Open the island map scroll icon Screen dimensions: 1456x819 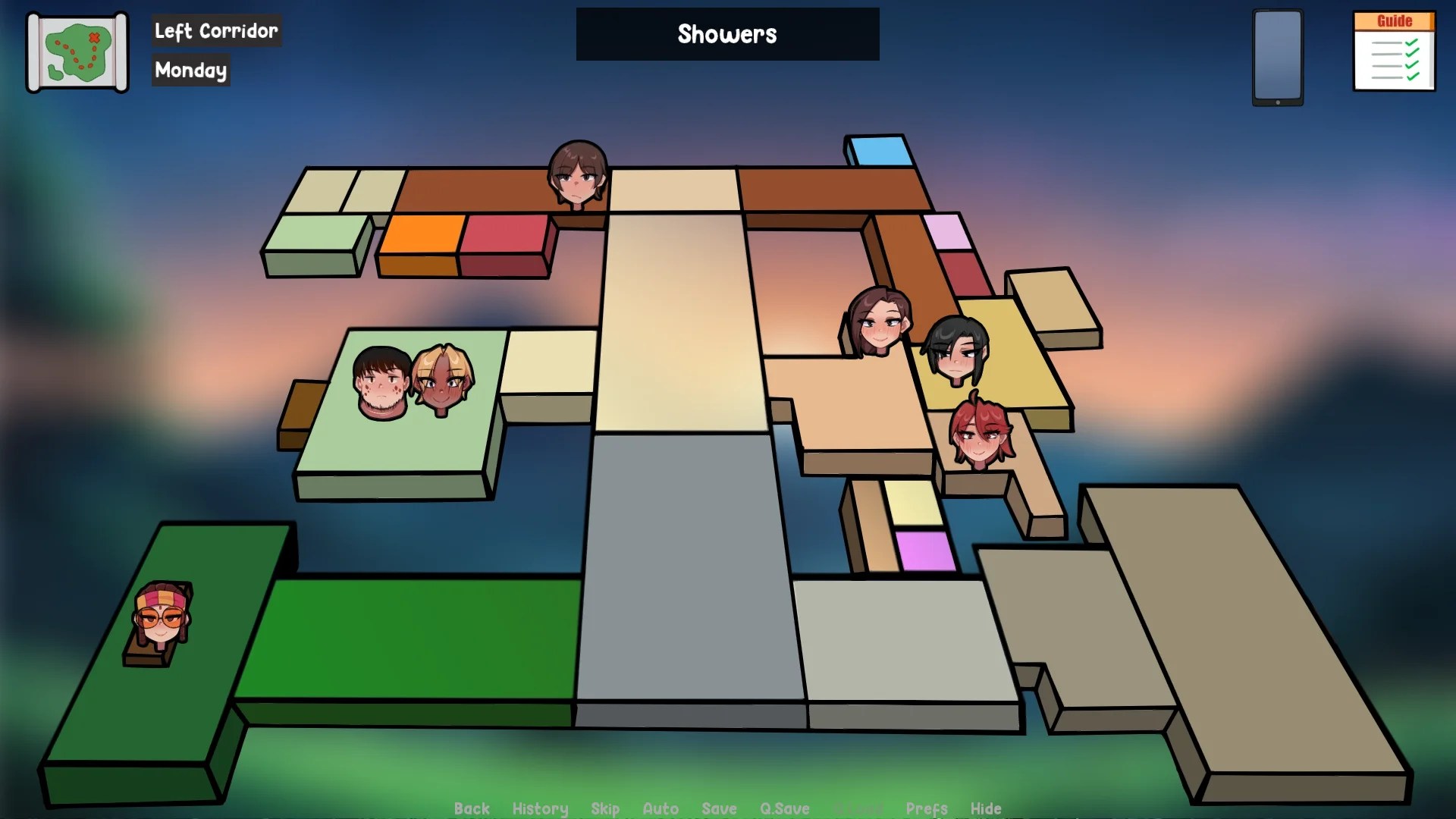tap(77, 52)
